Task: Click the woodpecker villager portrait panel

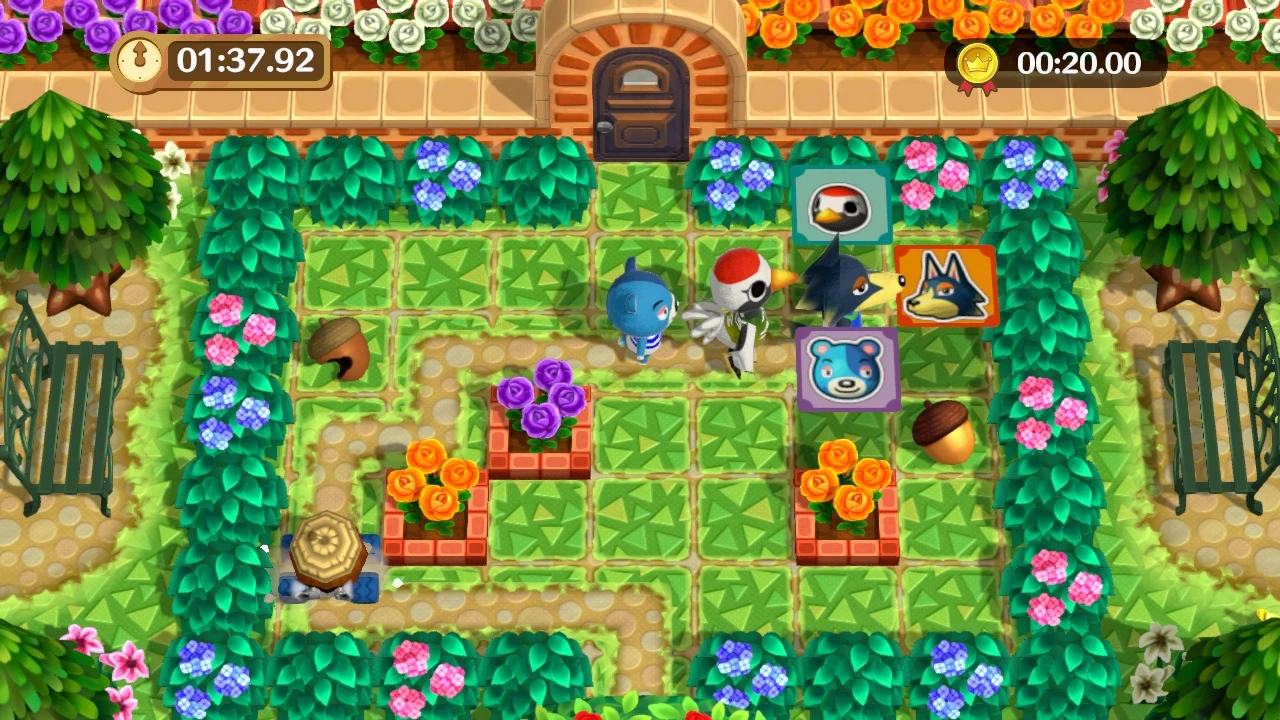Action: click(841, 206)
